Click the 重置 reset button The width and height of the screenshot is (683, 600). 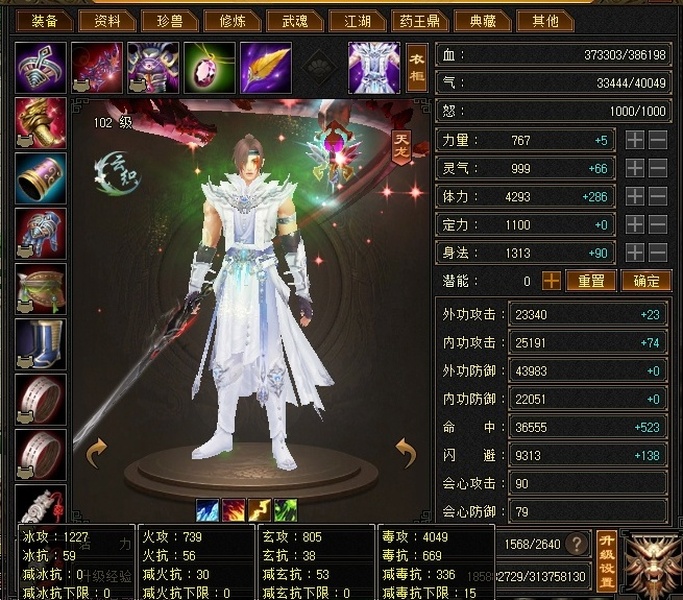[x=591, y=281]
